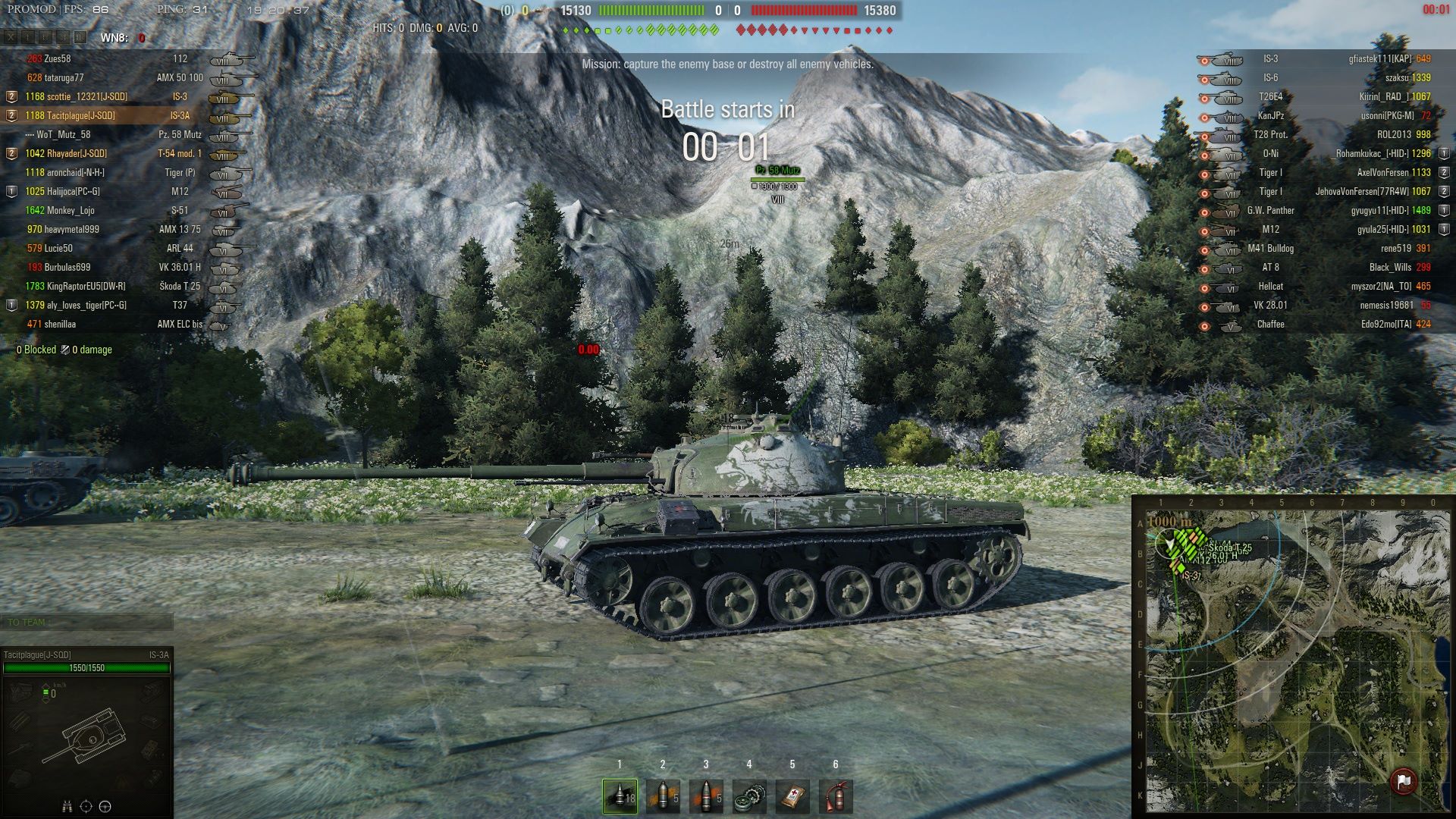Image resolution: width=1456 pixels, height=819 pixels.
Task: Click the steering wheel icon on damage panel
Action: pyautogui.click(x=105, y=806)
